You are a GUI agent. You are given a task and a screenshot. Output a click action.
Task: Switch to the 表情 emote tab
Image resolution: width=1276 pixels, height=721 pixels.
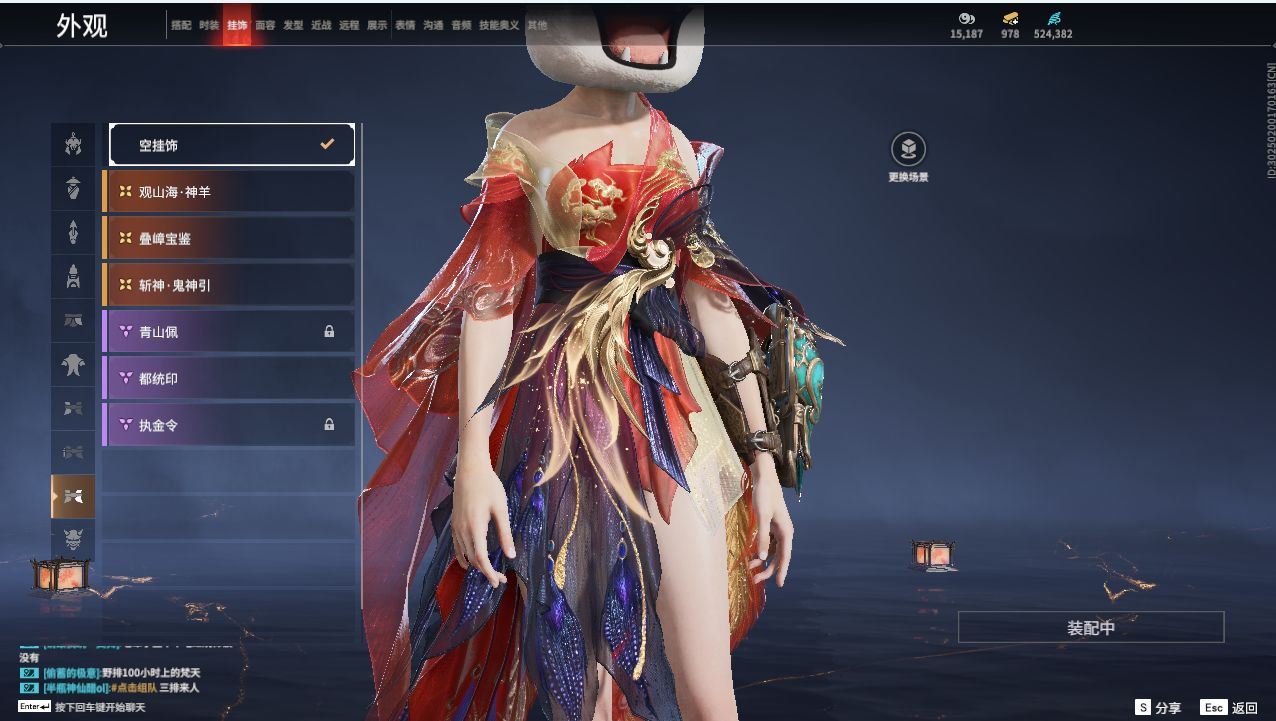[405, 26]
